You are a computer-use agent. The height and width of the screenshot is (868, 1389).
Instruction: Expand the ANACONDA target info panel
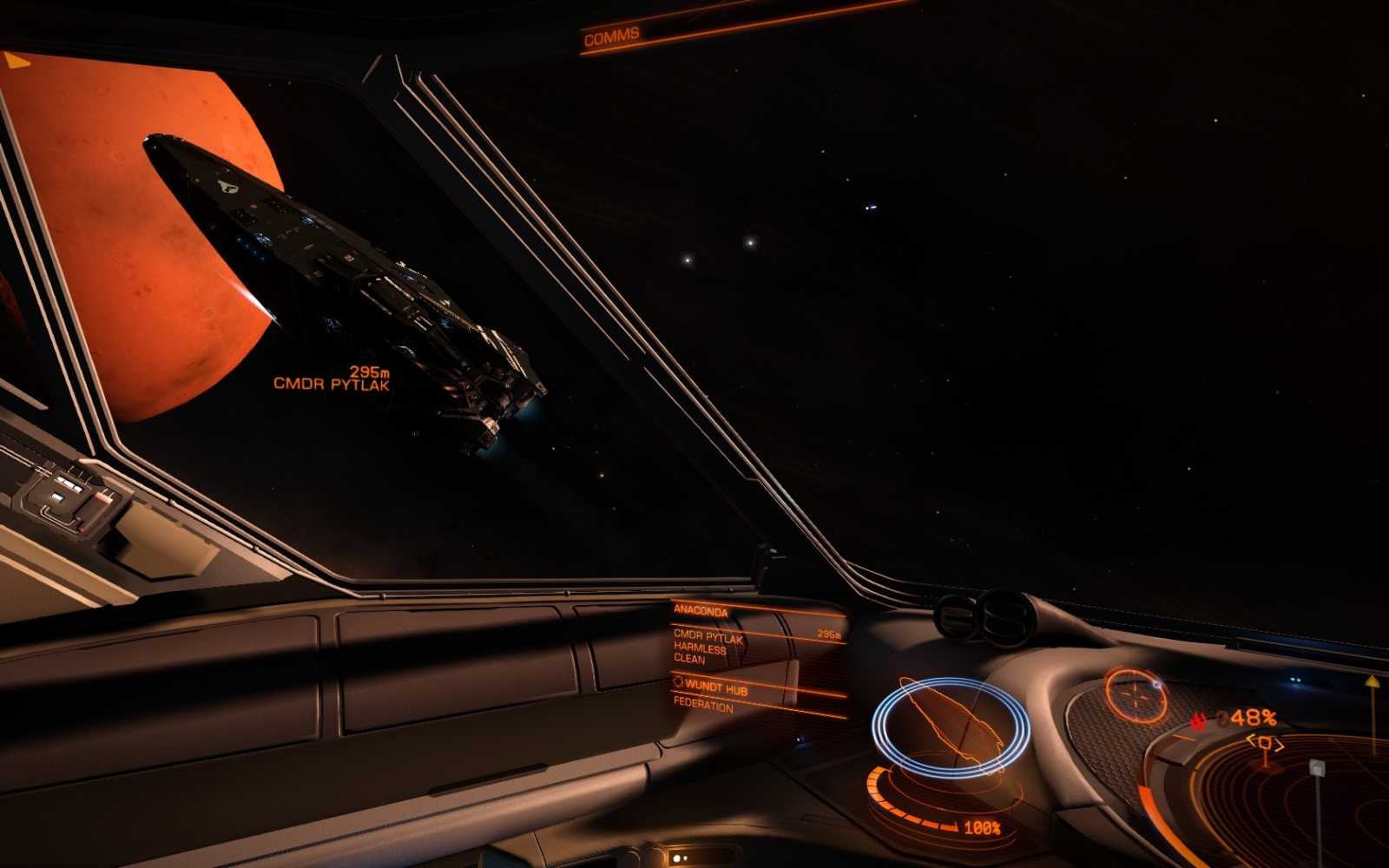tap(703, 610)
